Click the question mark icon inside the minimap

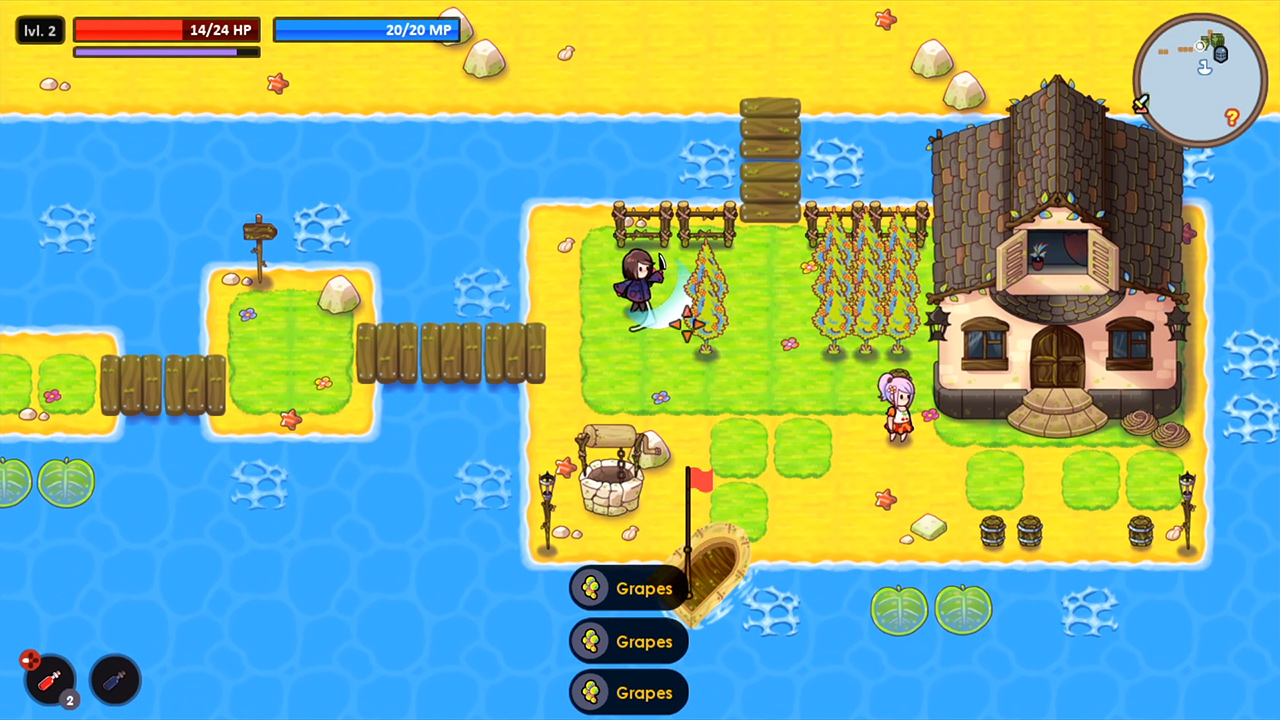coord(1232,116)
